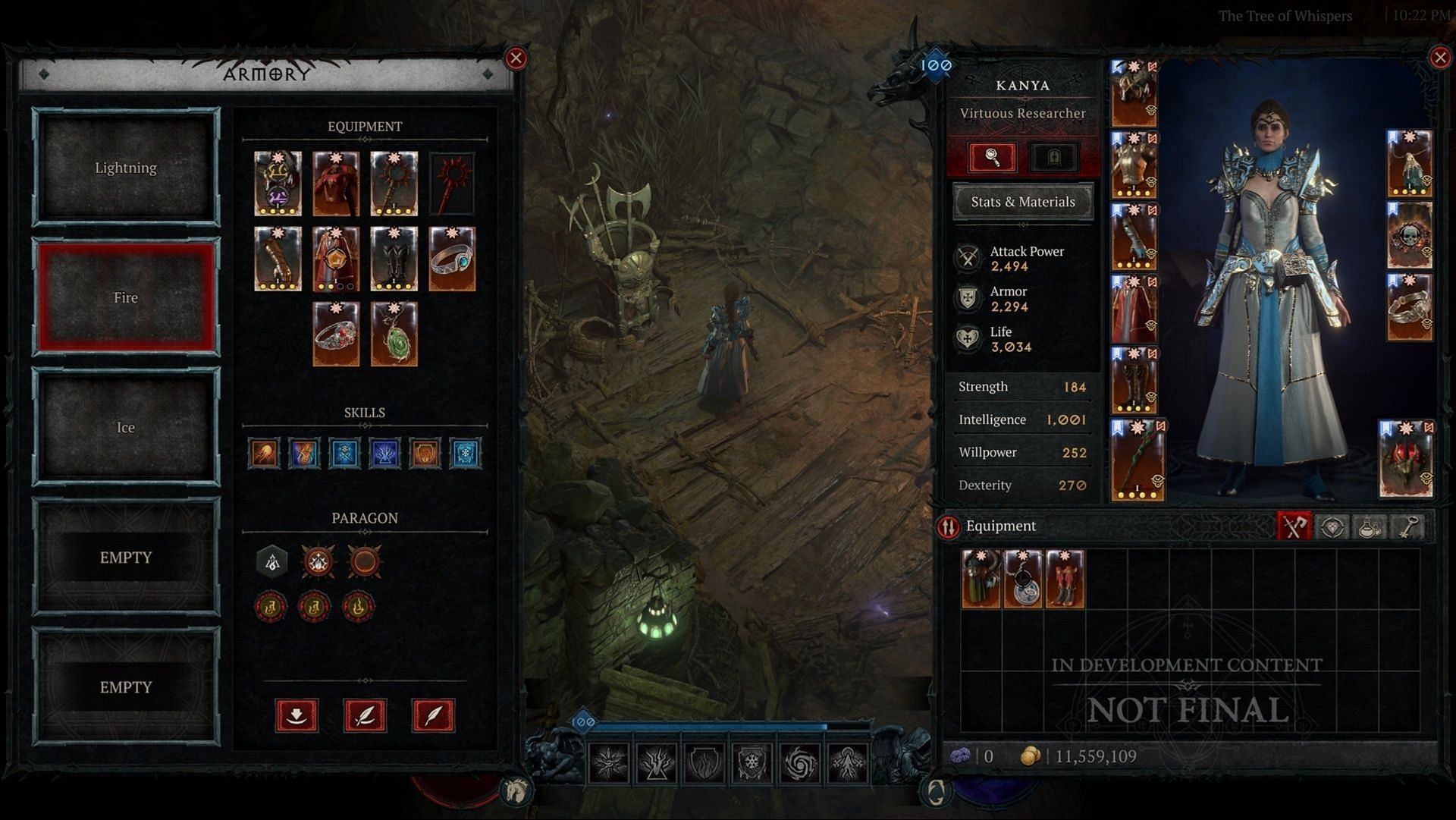Select the first EMPTY loadout slot
1456x820 pixels.
click(x=125, y=557)
